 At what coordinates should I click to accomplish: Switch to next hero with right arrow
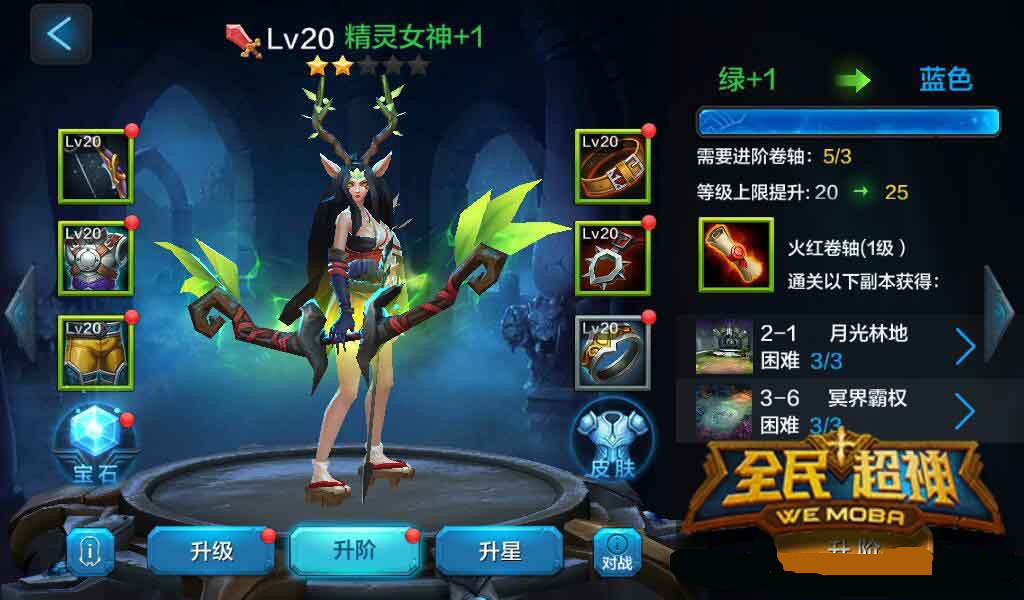[x=1000, y=312]
